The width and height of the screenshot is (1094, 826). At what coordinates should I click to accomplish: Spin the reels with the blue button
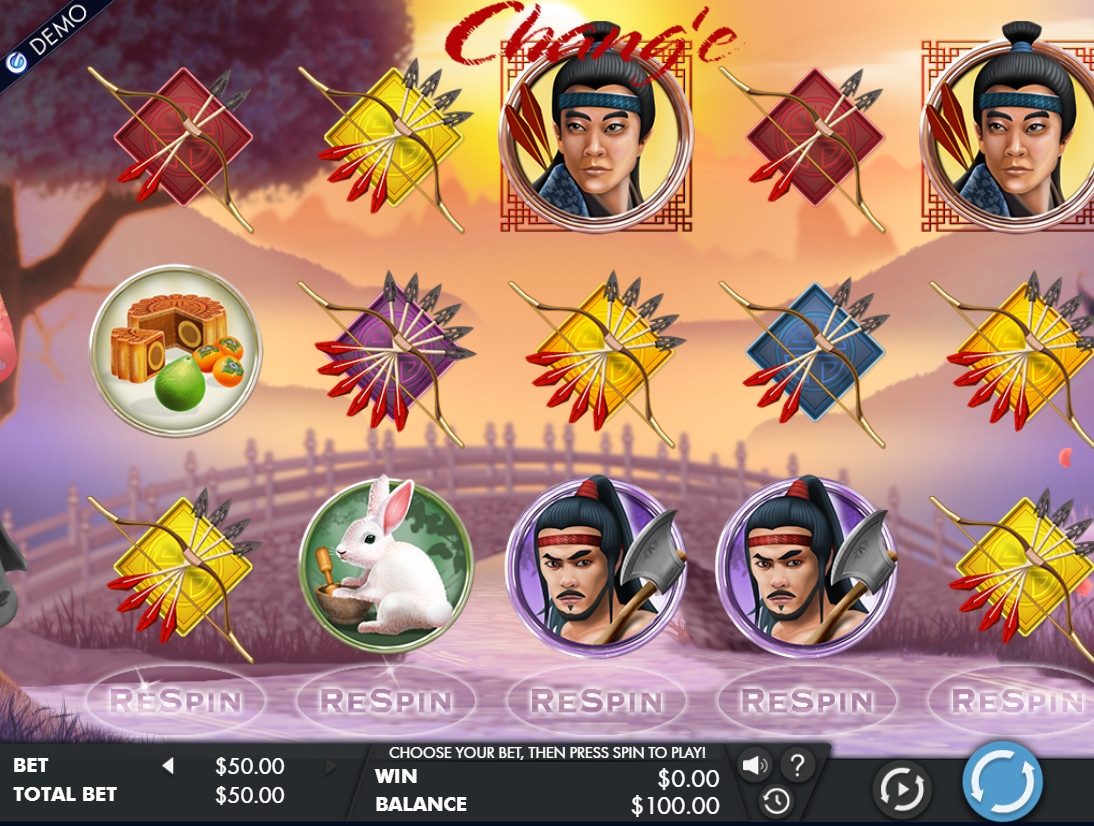[x=1002, y=781]
